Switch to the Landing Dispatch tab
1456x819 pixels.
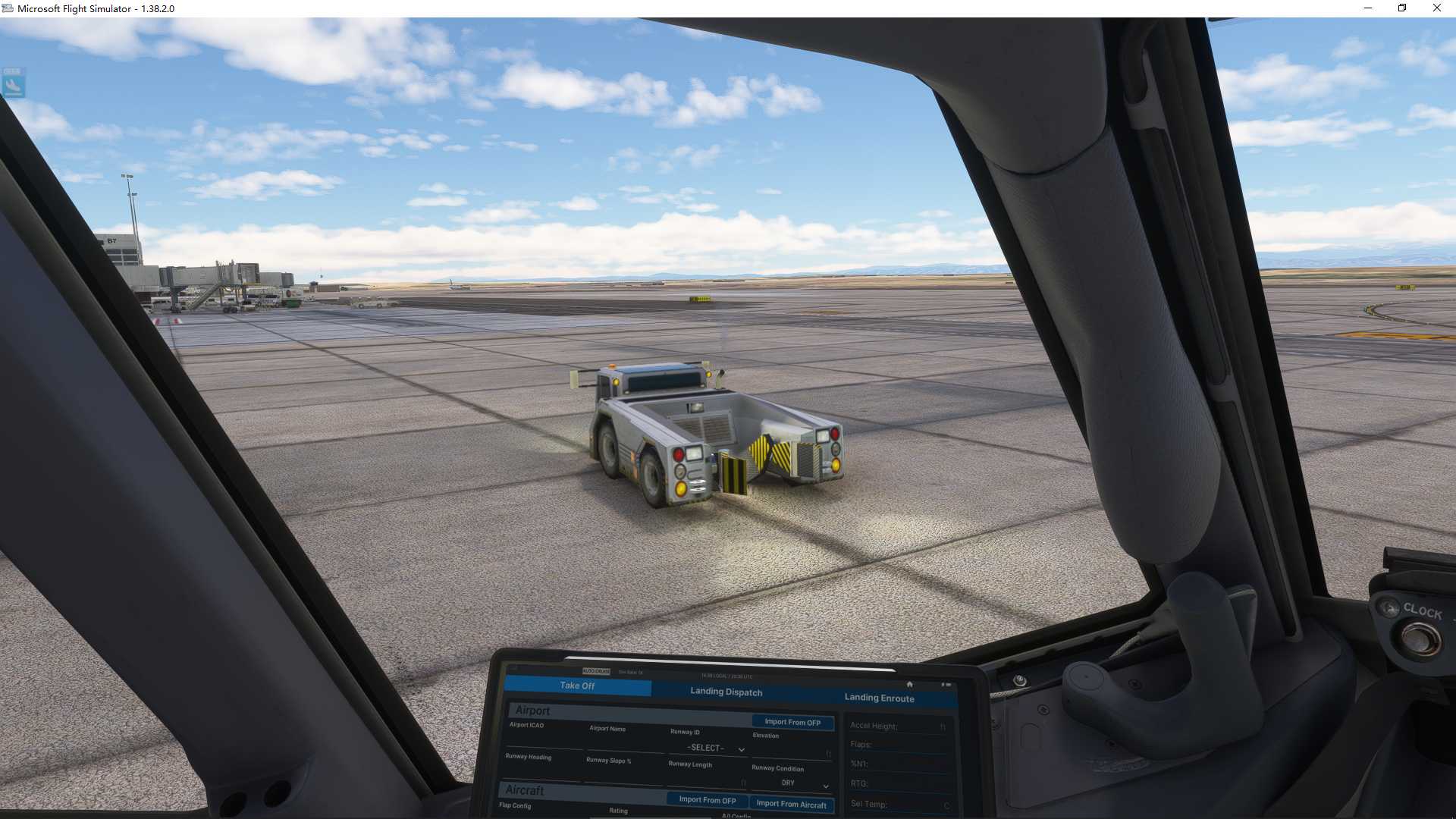coord(726,692)
